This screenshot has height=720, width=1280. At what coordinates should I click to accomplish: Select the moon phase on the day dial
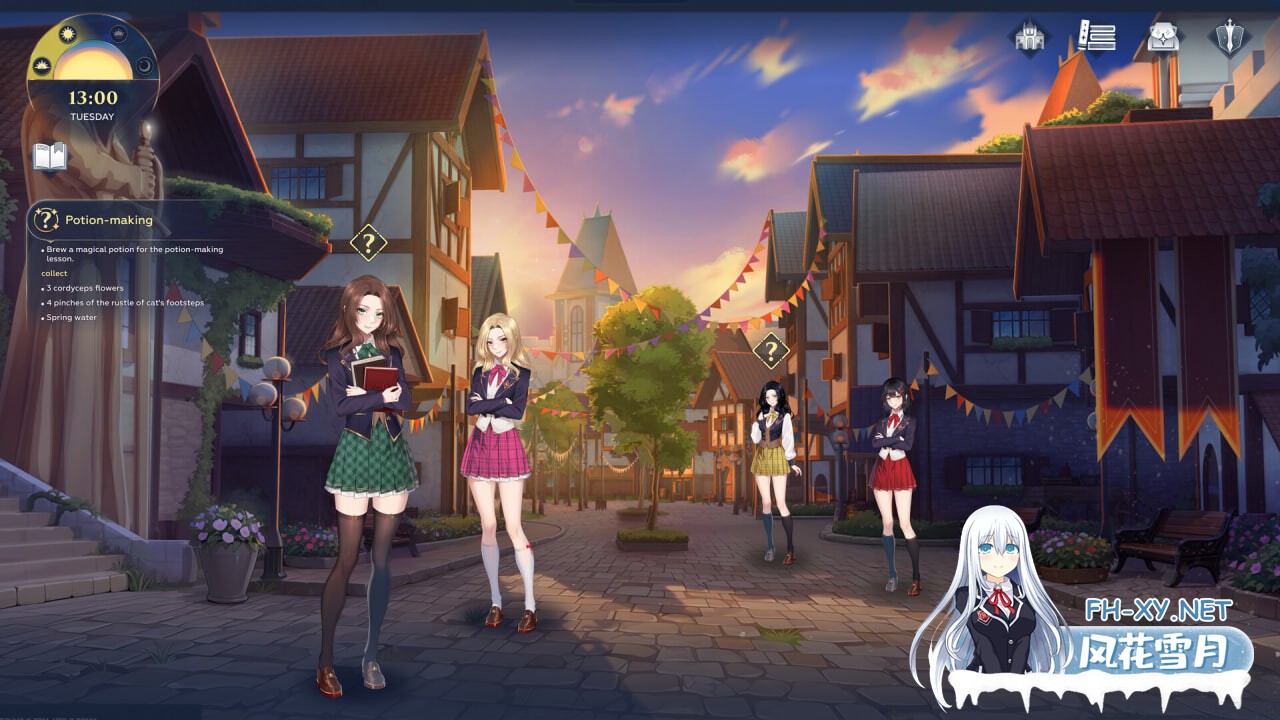(x=145, y=65)
